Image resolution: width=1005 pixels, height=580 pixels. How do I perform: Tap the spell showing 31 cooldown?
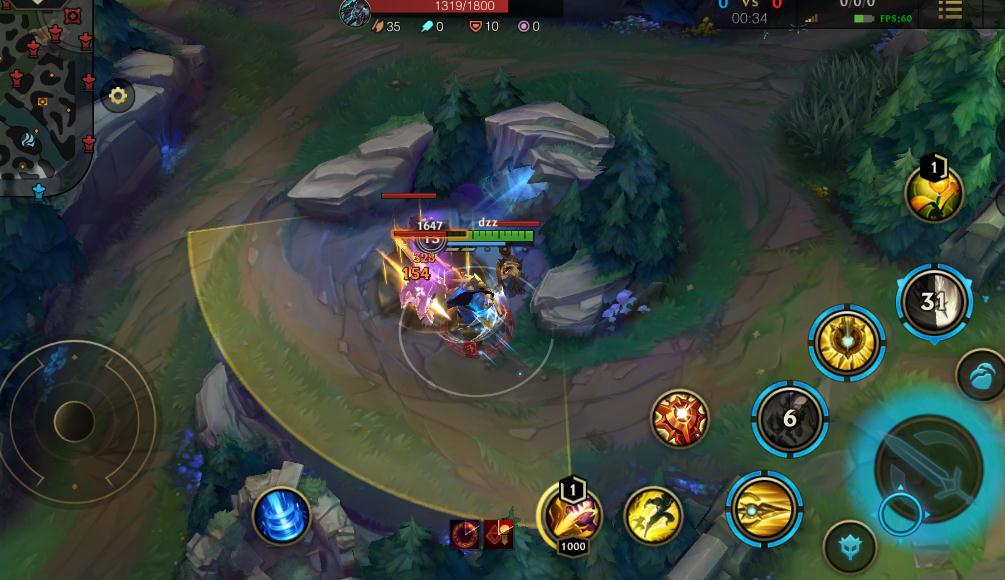[x=933, y=301]
